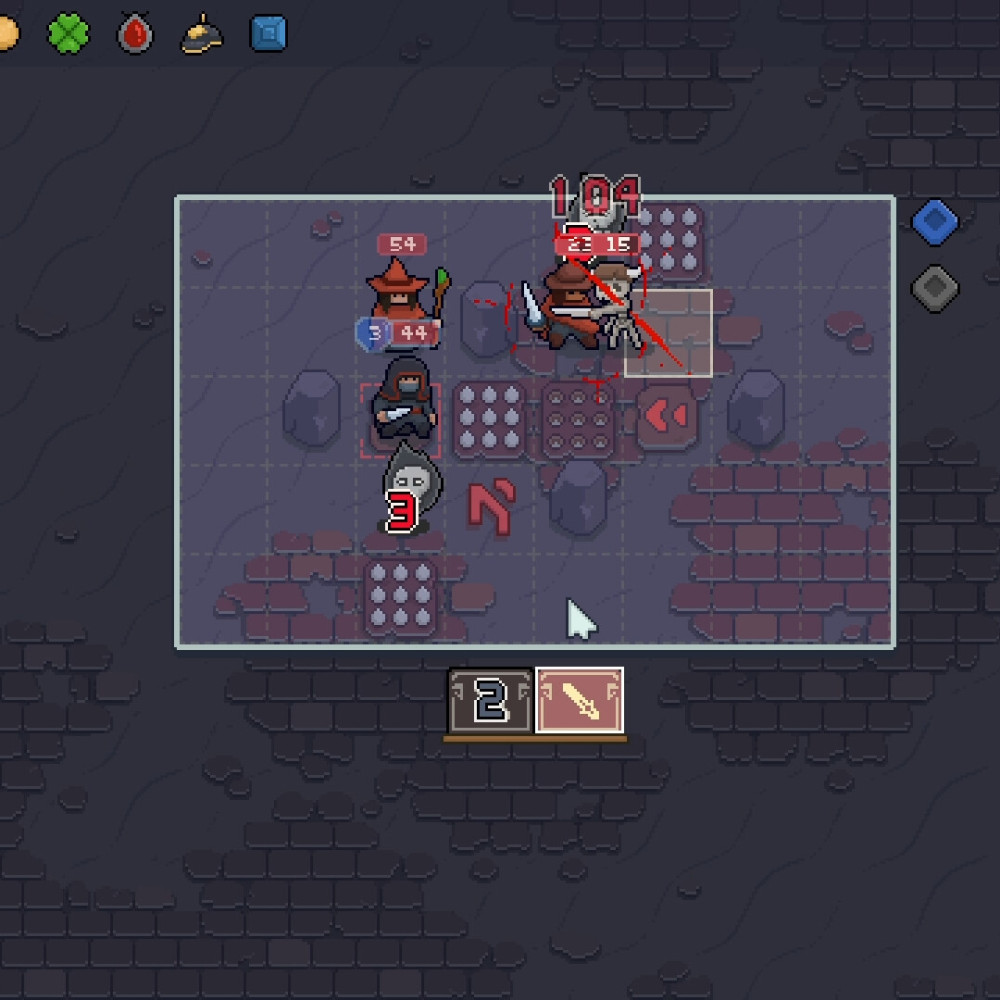Screen dimensions: 1000x1000
Task: Inspect the four-leaf clover relic
Action: [x=68, y=34]
